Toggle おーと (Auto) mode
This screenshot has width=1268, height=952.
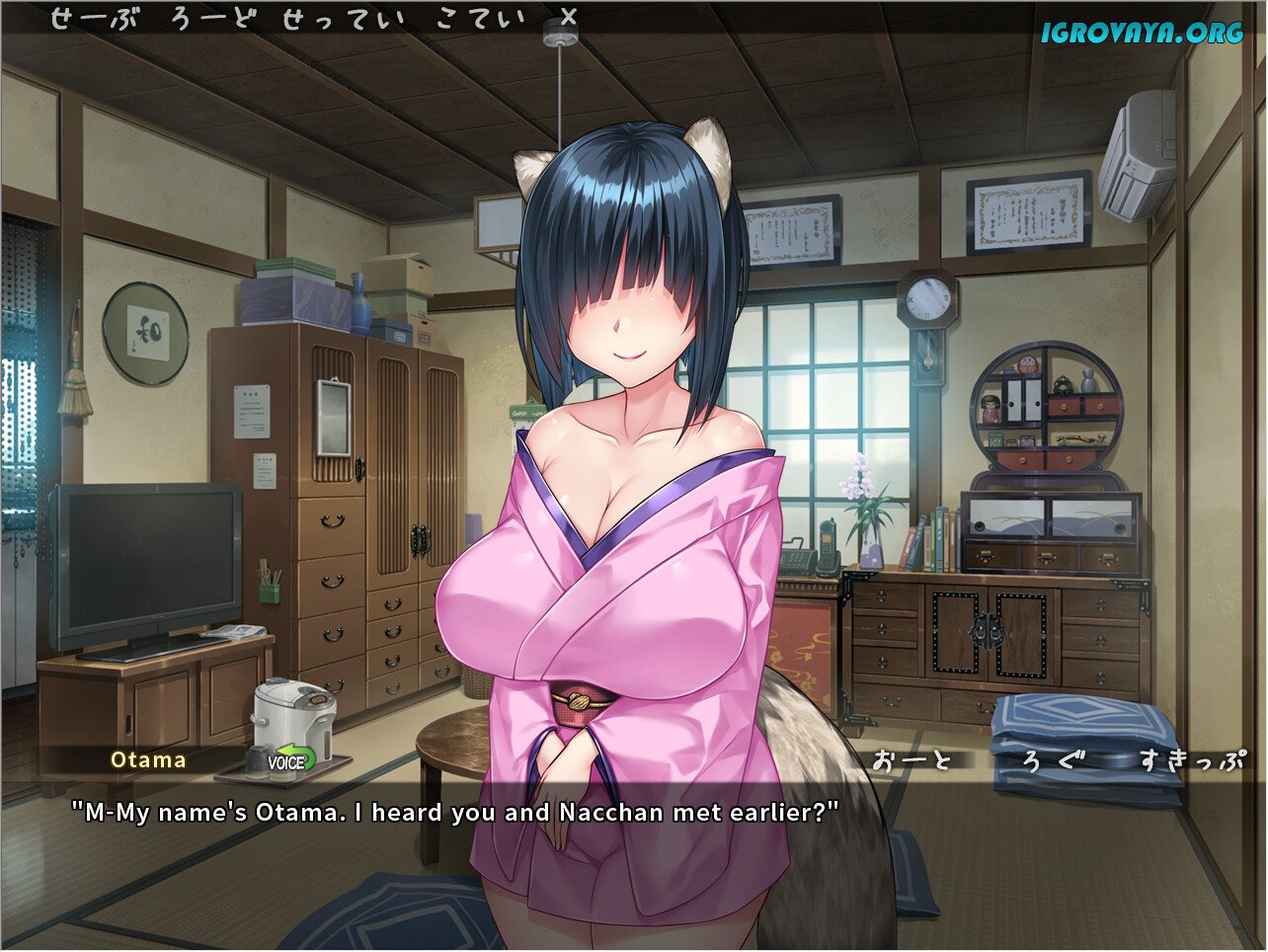click(x=912, y=759)
